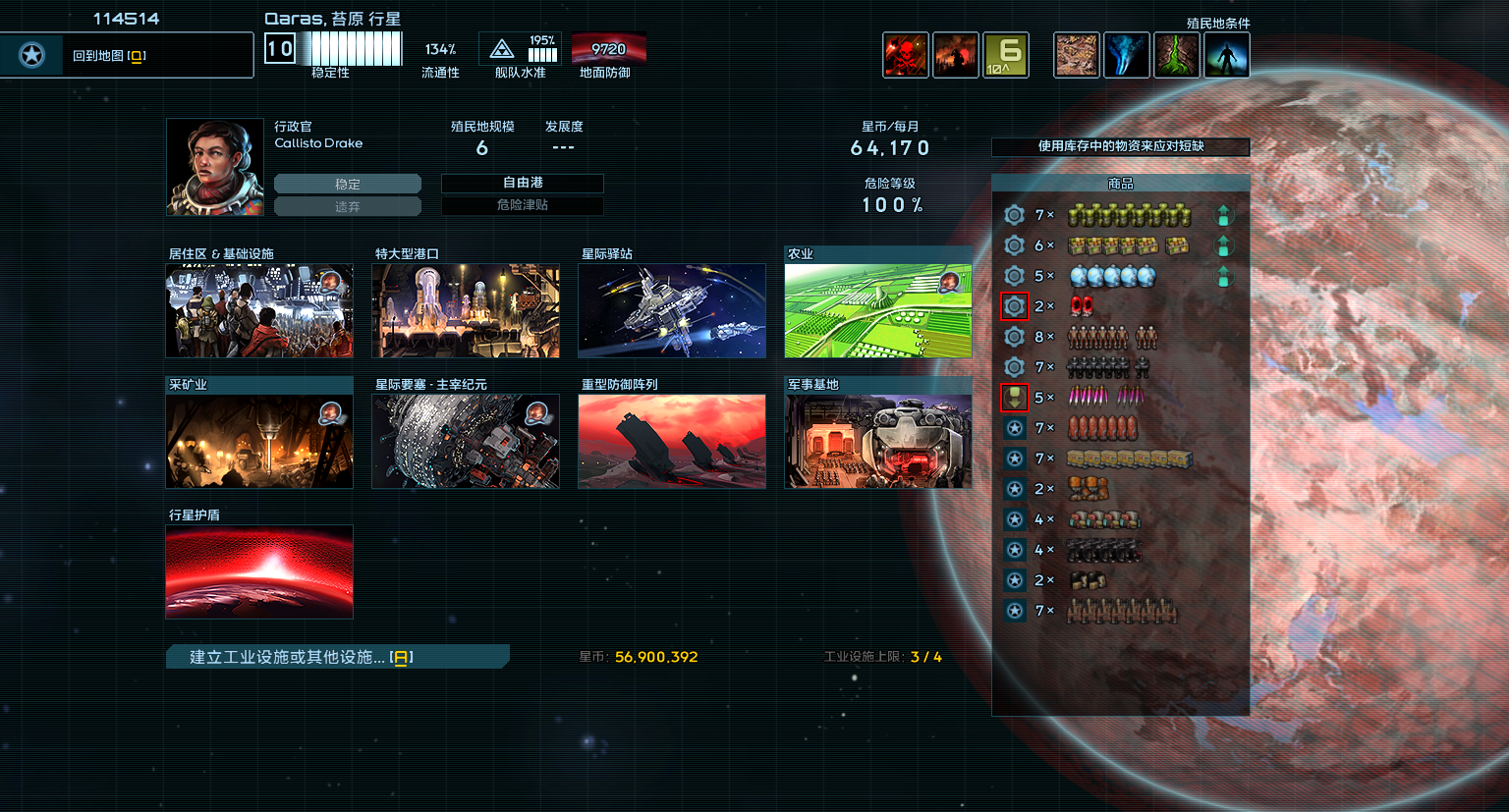Viewport: 1509px width, 812px height.
Task: Open the 星际驿站 waystation building
Action: coord(672,310)
